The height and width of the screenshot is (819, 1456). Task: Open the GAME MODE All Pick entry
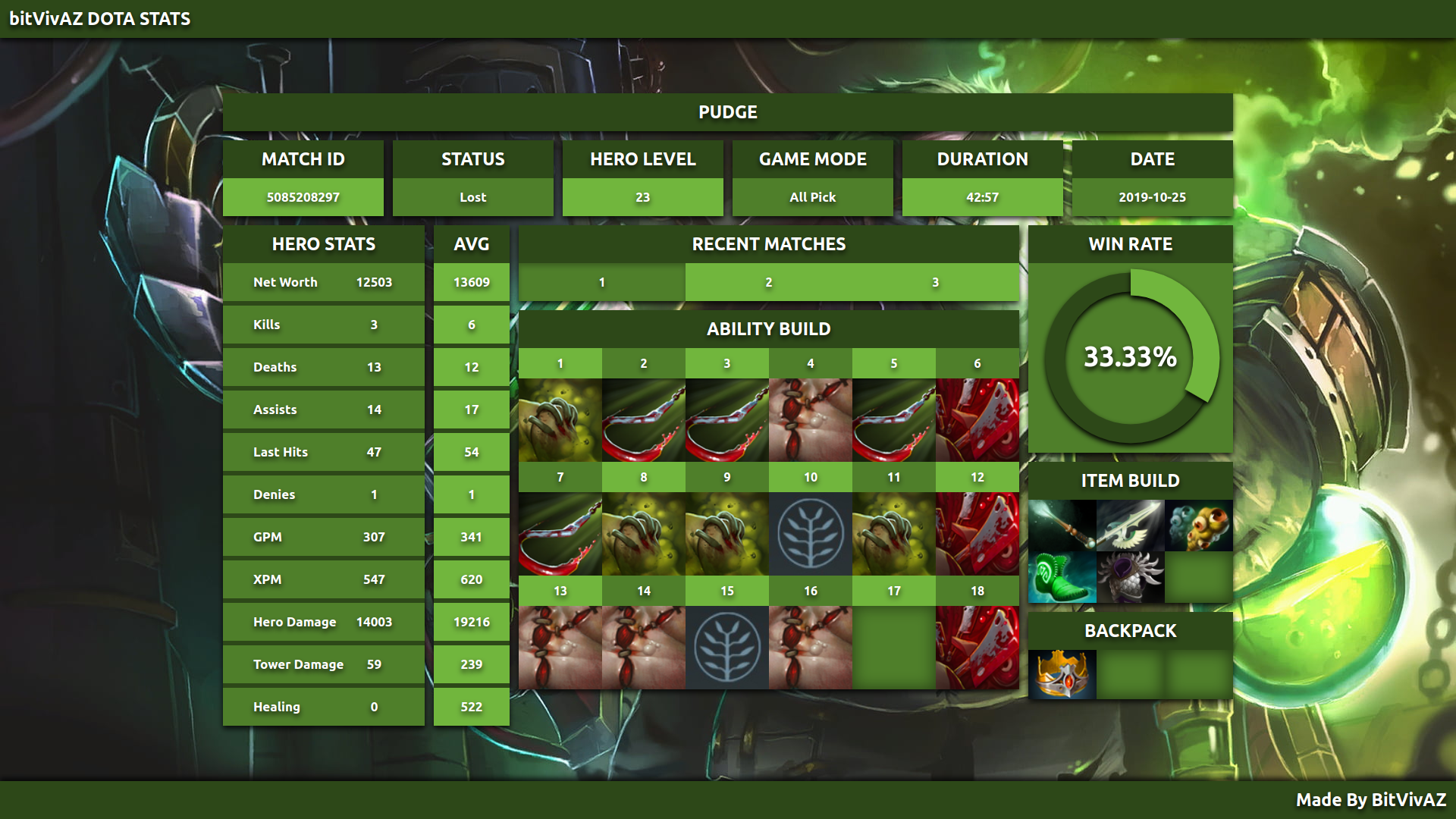click(x=811, y=196)
